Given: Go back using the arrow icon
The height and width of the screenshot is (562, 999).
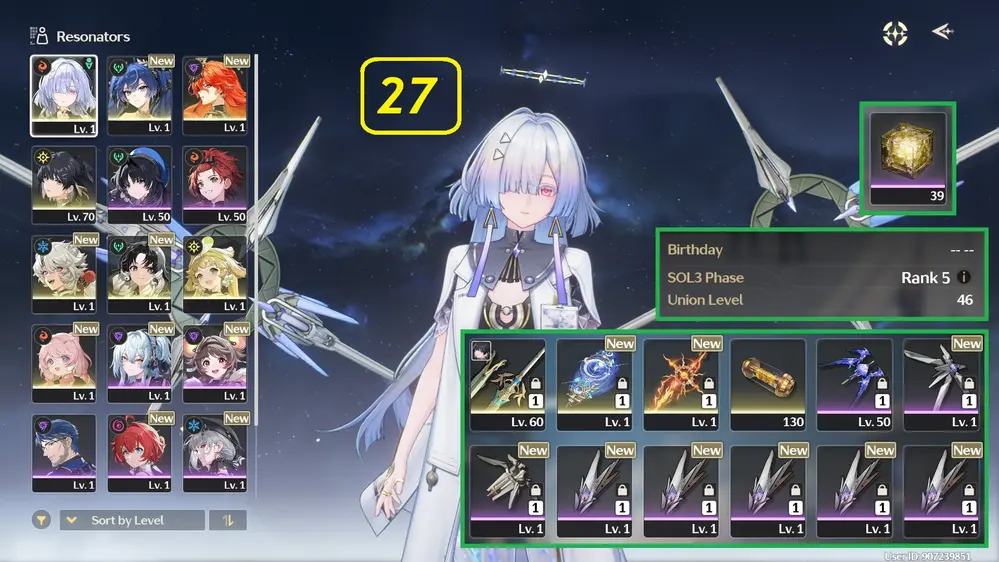Looking at the screenshot, I should point(942,32).
